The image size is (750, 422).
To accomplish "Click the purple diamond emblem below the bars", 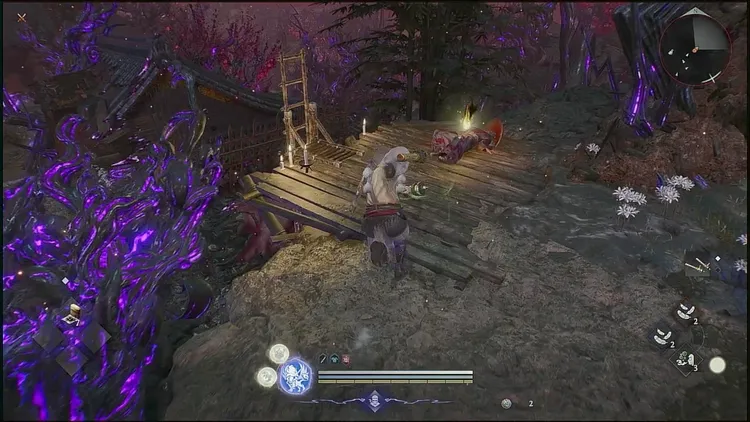I will pyautogui.click(x=374, y=399).
